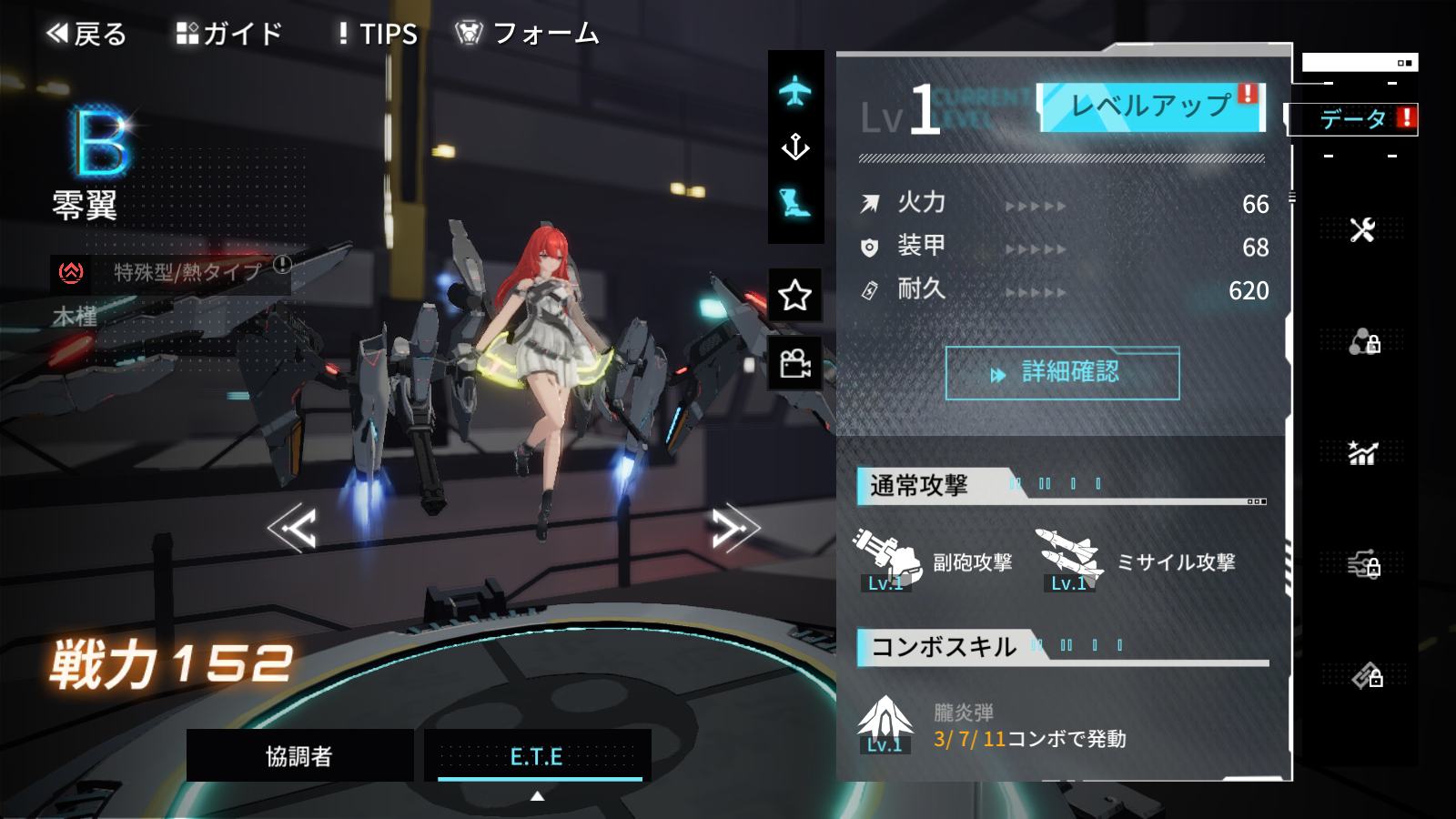Screen dimensions: 1456x819
Task: Toggle the star favorite icon
Action: tap(795, 295)
